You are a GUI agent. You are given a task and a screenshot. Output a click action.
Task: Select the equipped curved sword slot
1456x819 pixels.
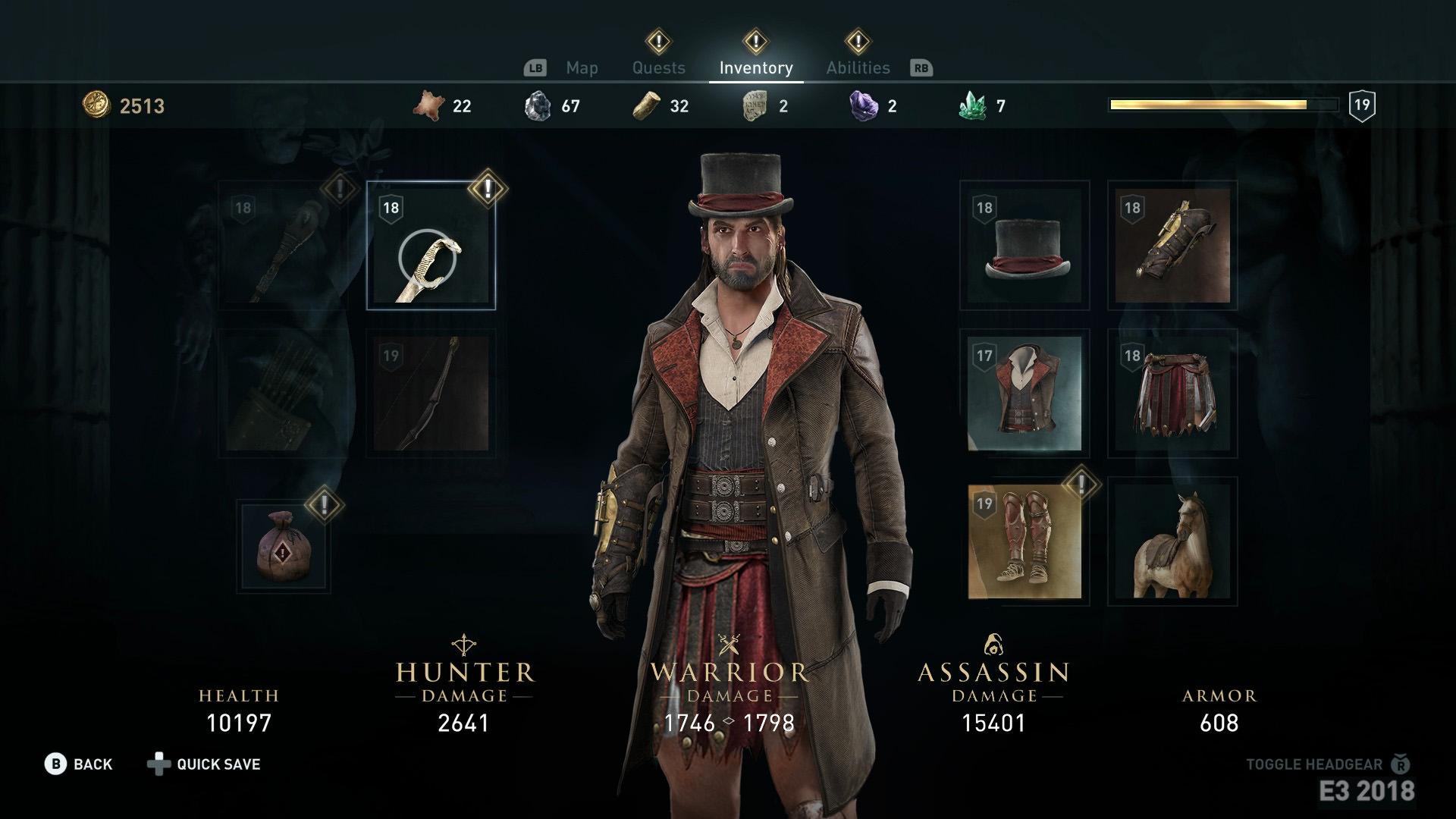tap(431, 246)
